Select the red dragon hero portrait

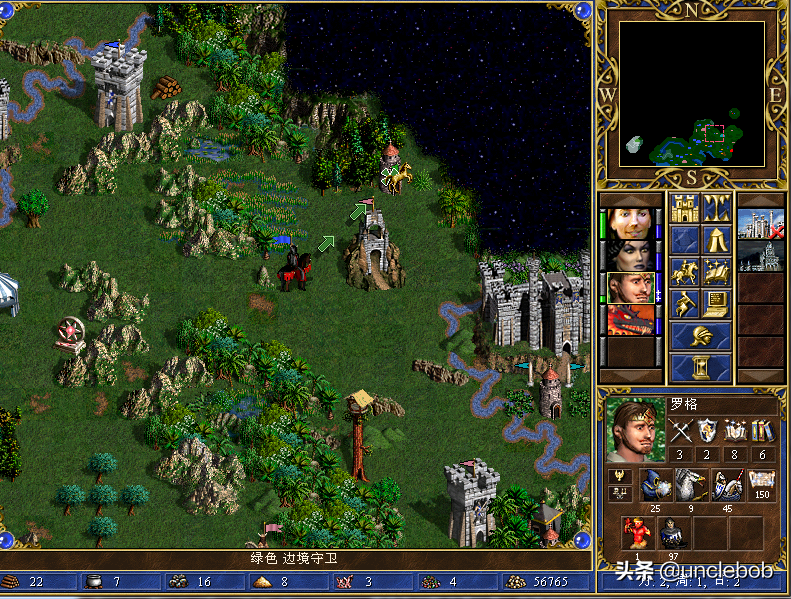(631, 319)
